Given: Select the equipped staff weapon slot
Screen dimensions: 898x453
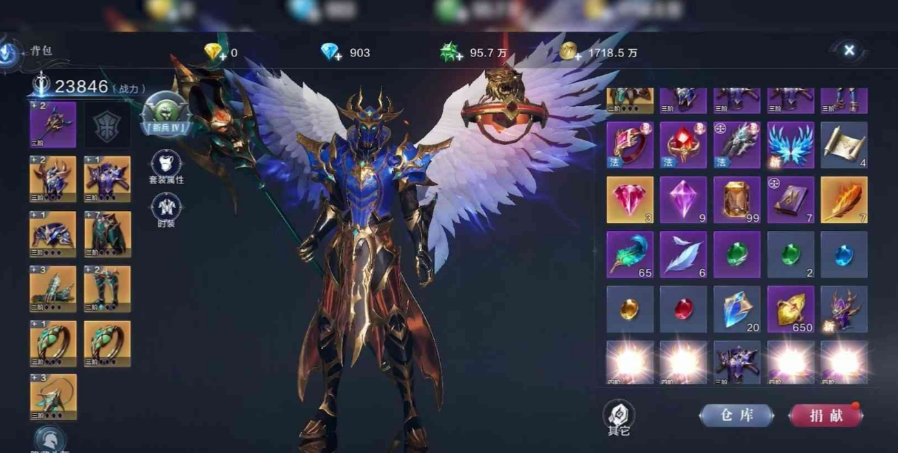Looking at the screenshot, I should point(53,124).
